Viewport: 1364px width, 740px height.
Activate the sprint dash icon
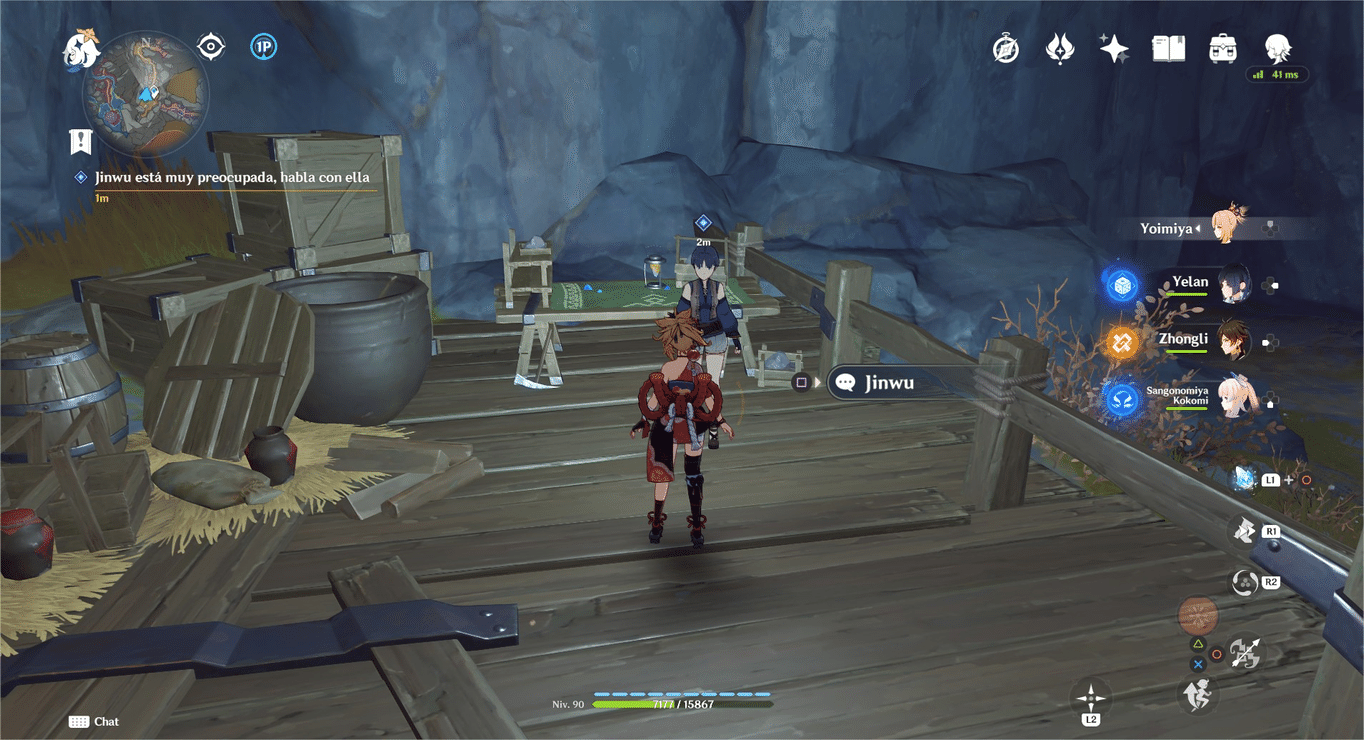click(1197, 694)
